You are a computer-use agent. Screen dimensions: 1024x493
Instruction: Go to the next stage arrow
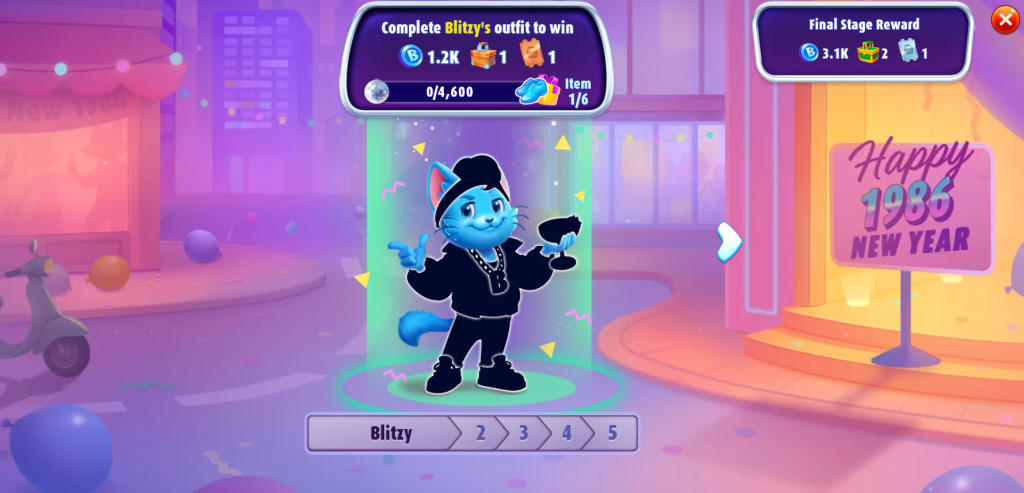point(730,242)
